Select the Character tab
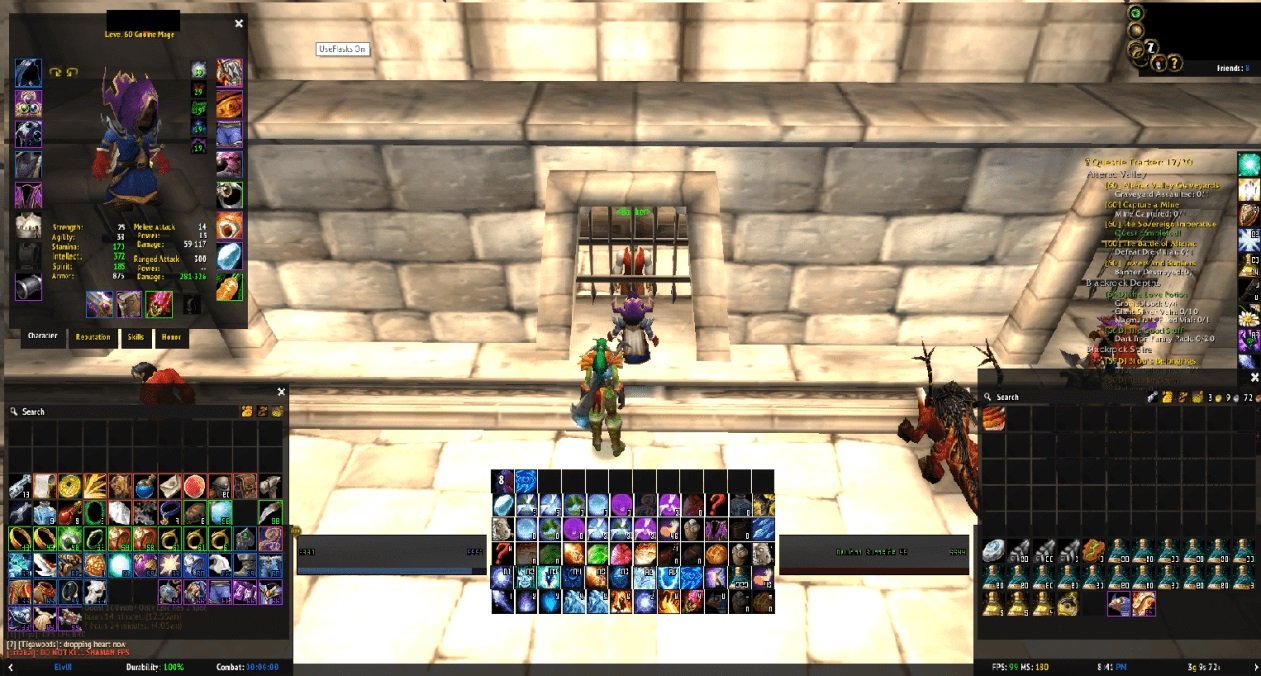The image size is (1261, 676). click(42, 336)
